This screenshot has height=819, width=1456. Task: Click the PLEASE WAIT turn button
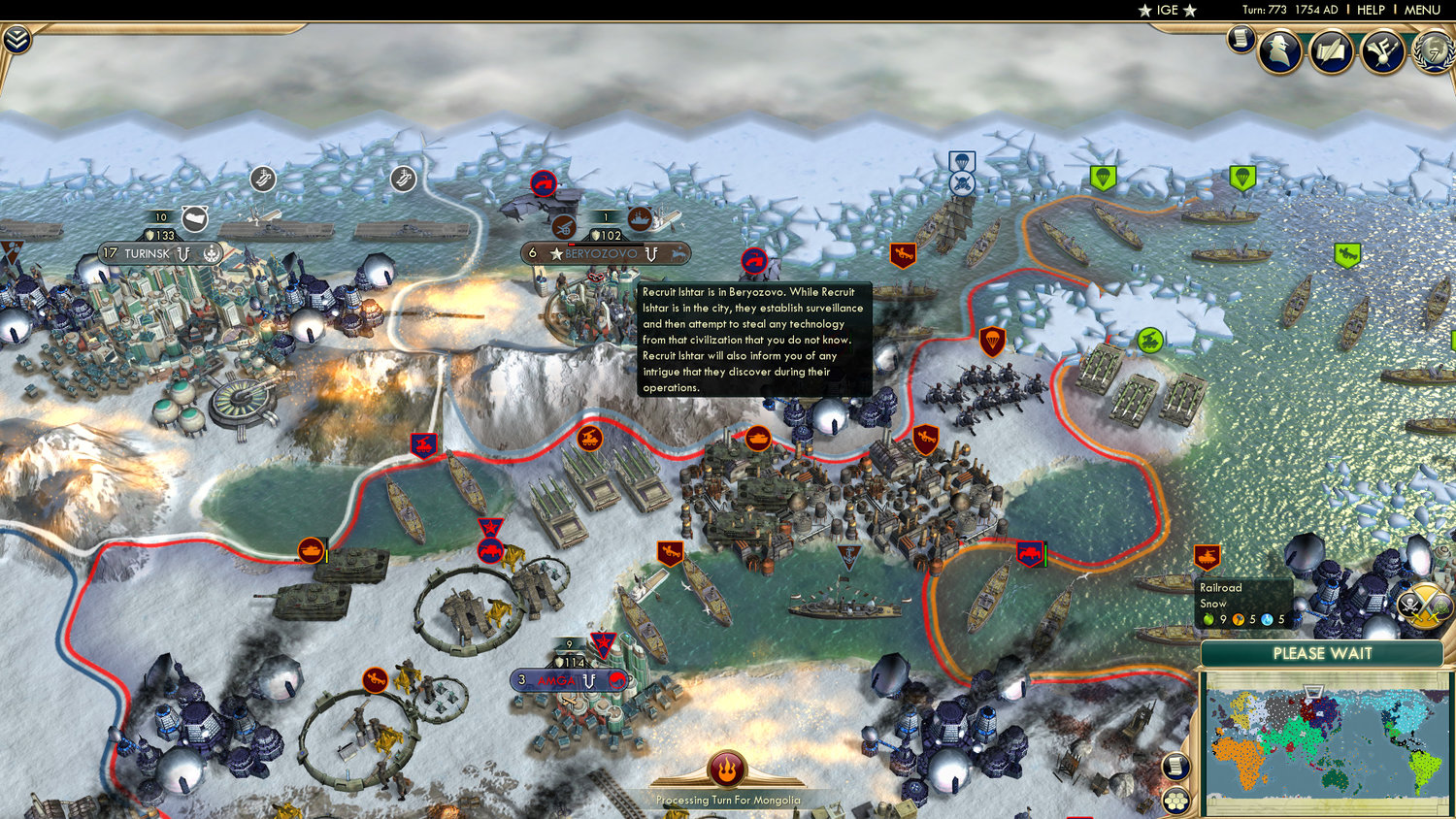click(x=1325, y=654)
